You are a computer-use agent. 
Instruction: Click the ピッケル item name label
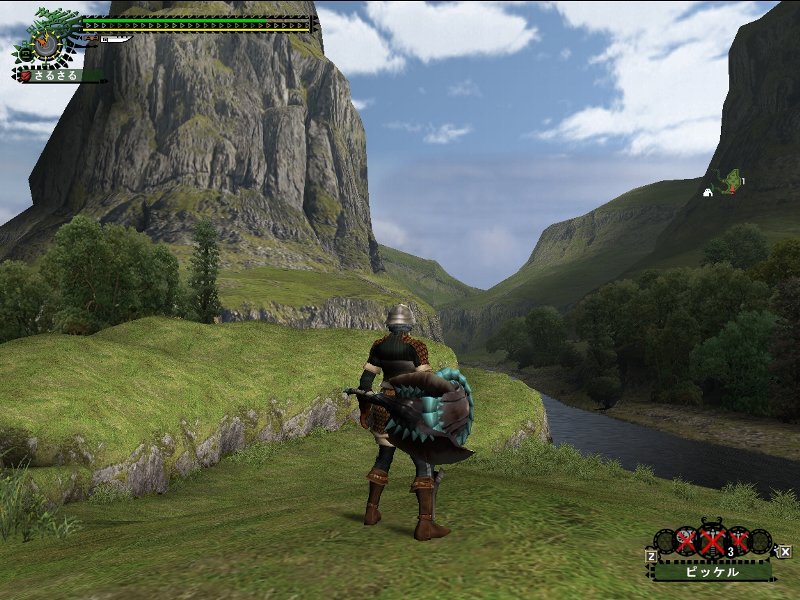tap(712, 573)
